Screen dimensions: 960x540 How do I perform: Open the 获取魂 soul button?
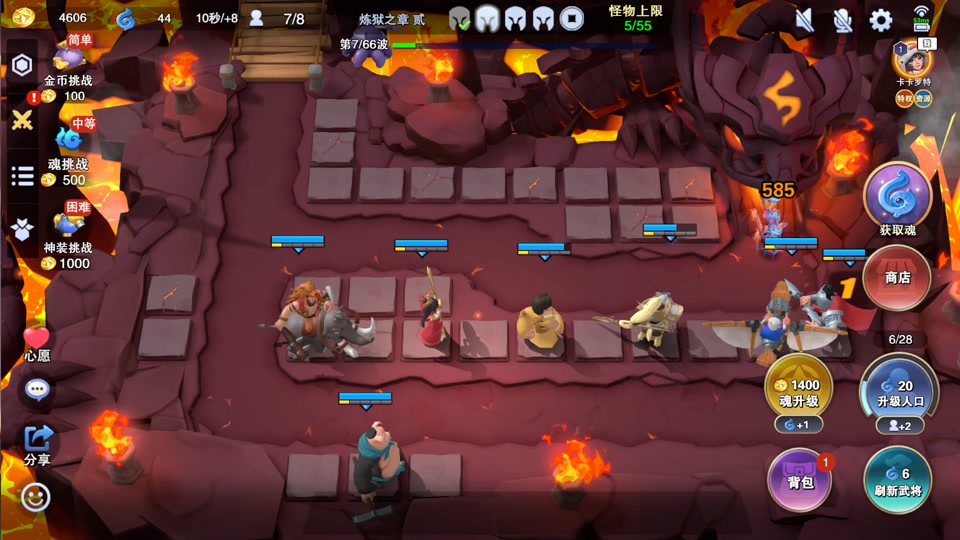coord(897,198)
